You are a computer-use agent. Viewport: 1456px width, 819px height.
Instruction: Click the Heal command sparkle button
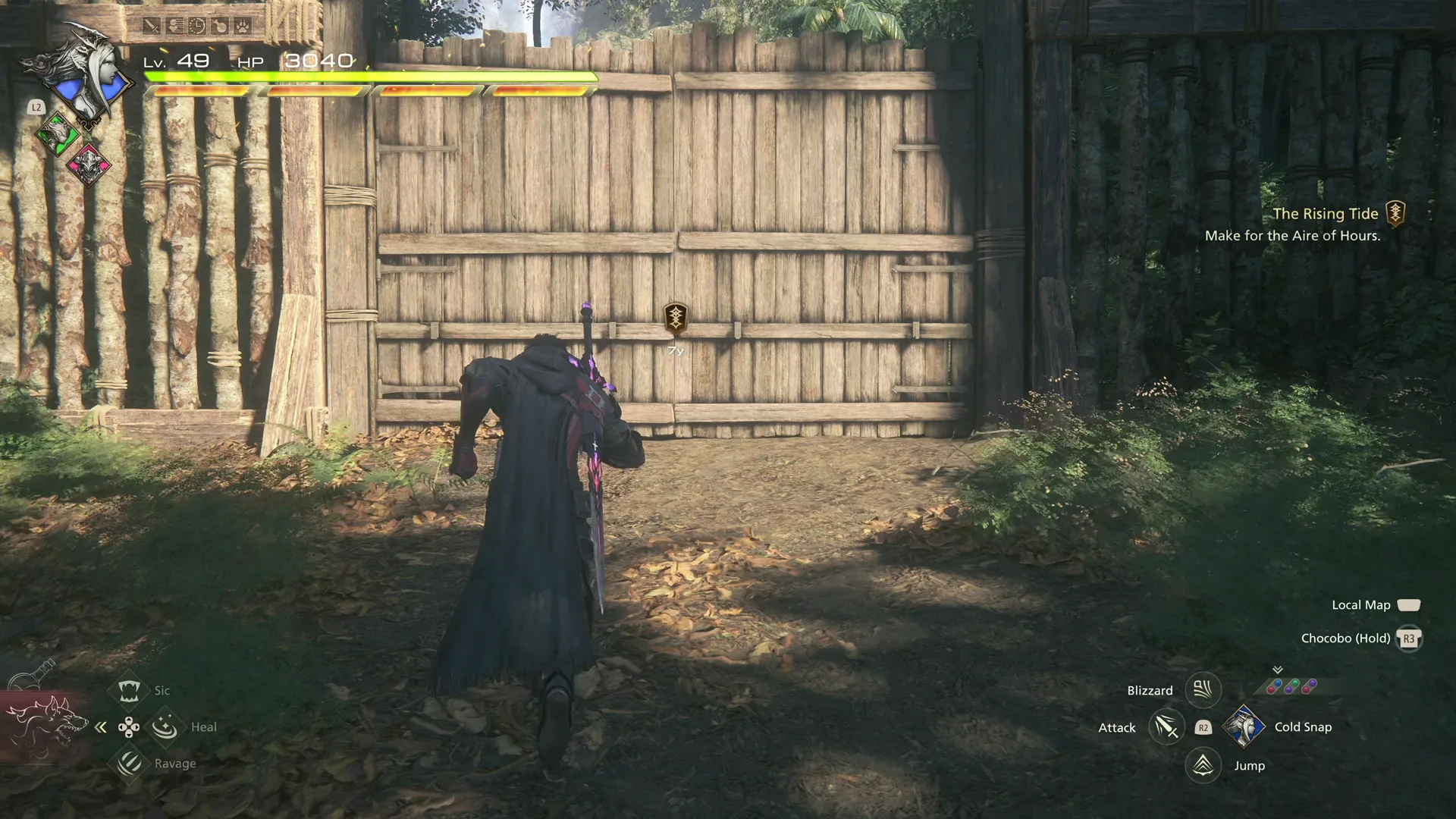pyautogui.click(x=164, y=726)
